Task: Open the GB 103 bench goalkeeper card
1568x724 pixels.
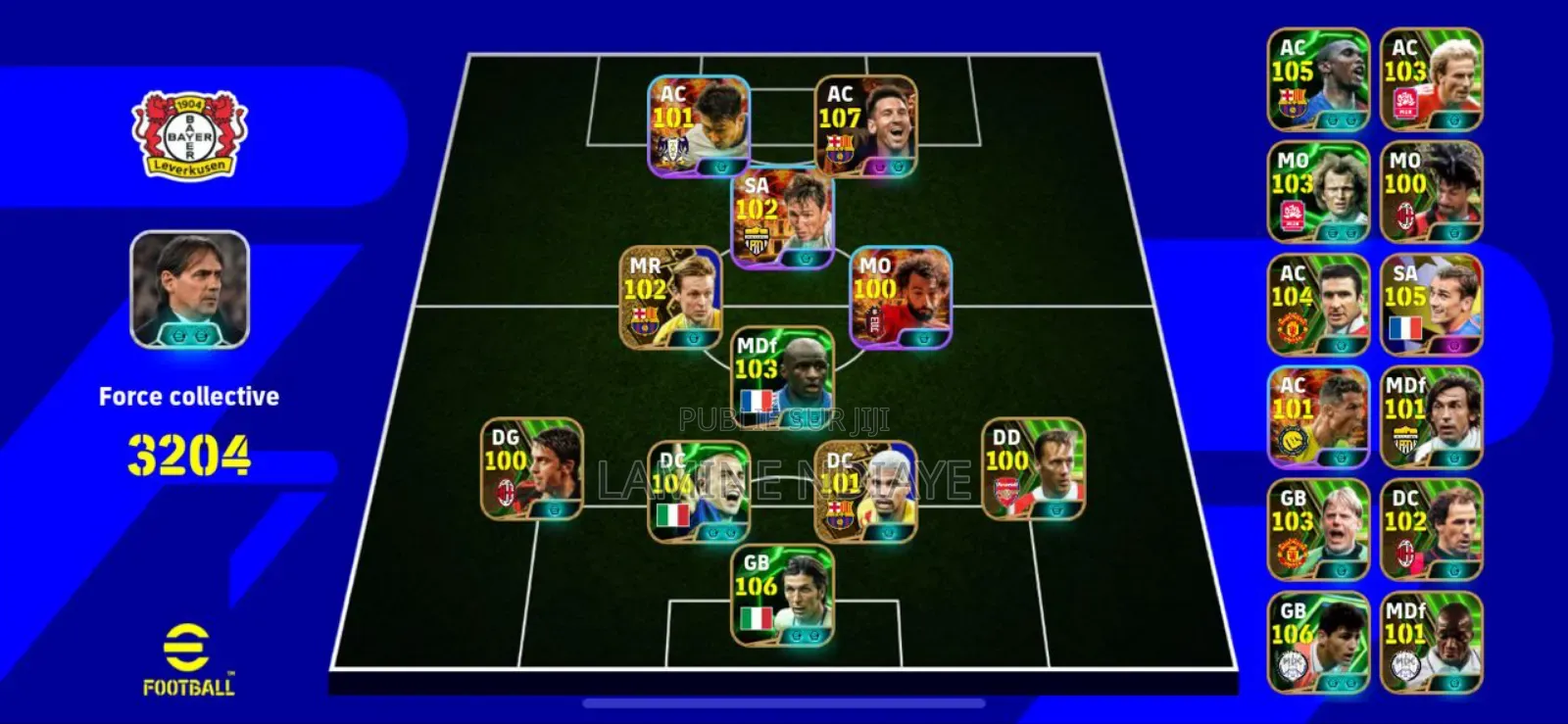Action: [1319, 529]
